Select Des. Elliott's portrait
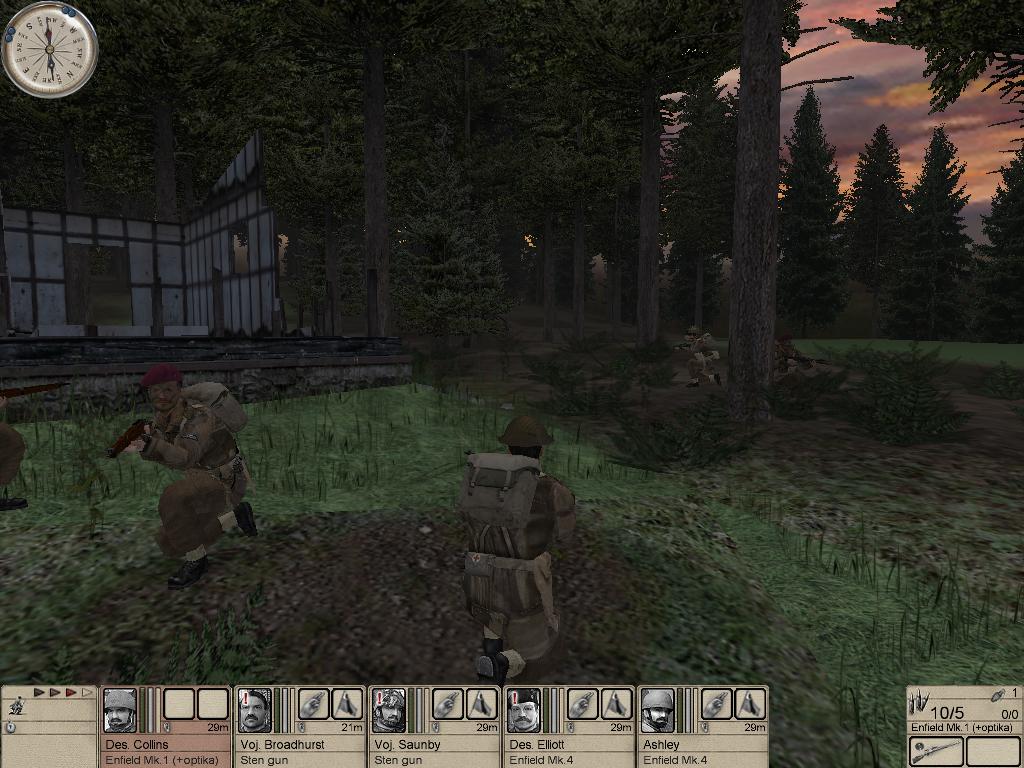 522,710
